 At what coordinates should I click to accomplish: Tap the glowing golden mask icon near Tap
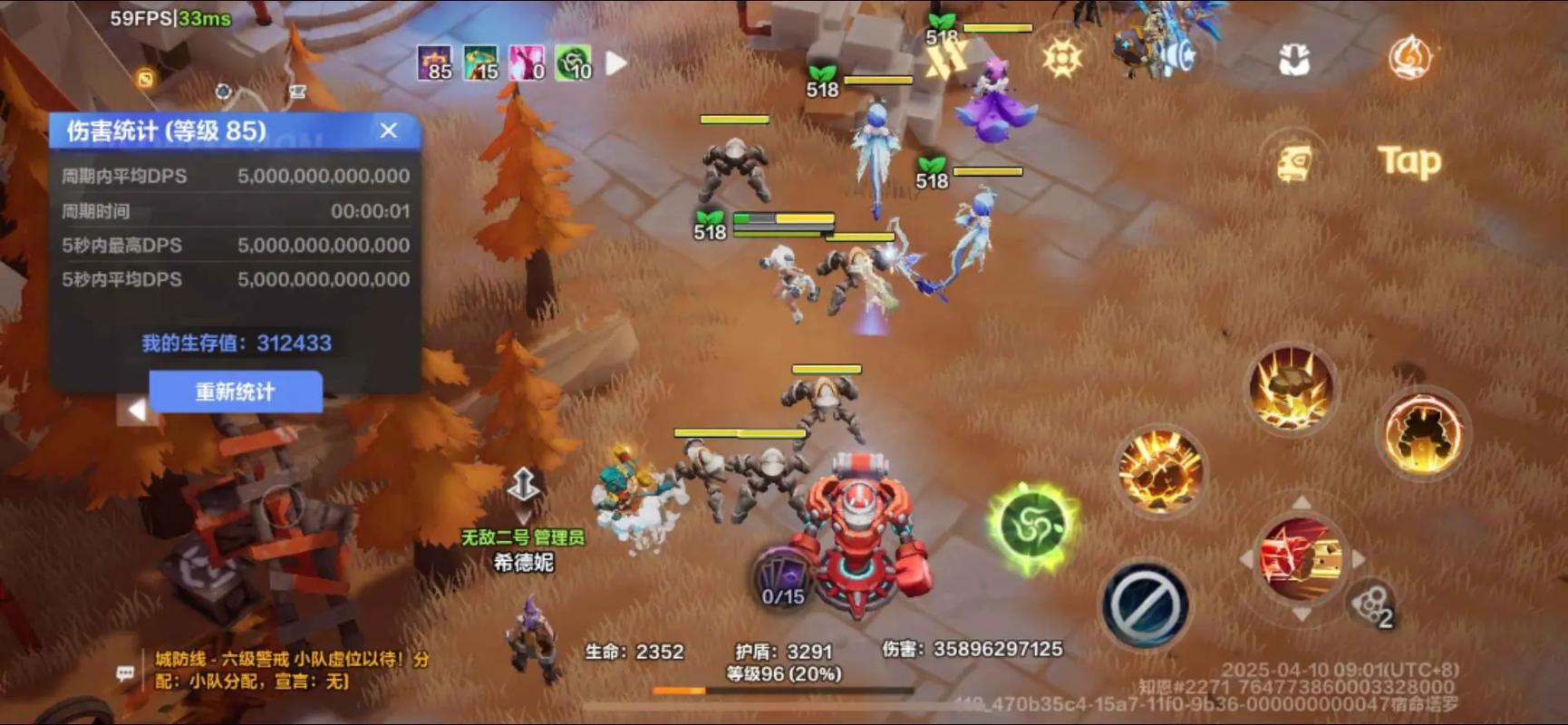1294,159
